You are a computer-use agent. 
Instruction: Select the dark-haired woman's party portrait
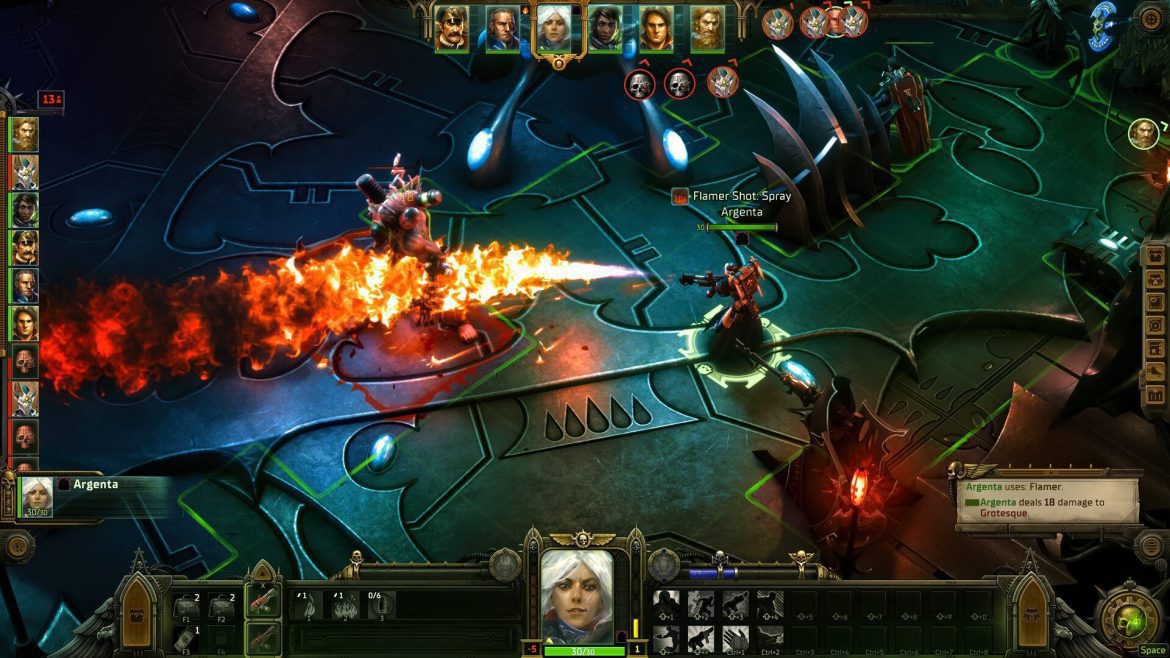tap(604, 28)
